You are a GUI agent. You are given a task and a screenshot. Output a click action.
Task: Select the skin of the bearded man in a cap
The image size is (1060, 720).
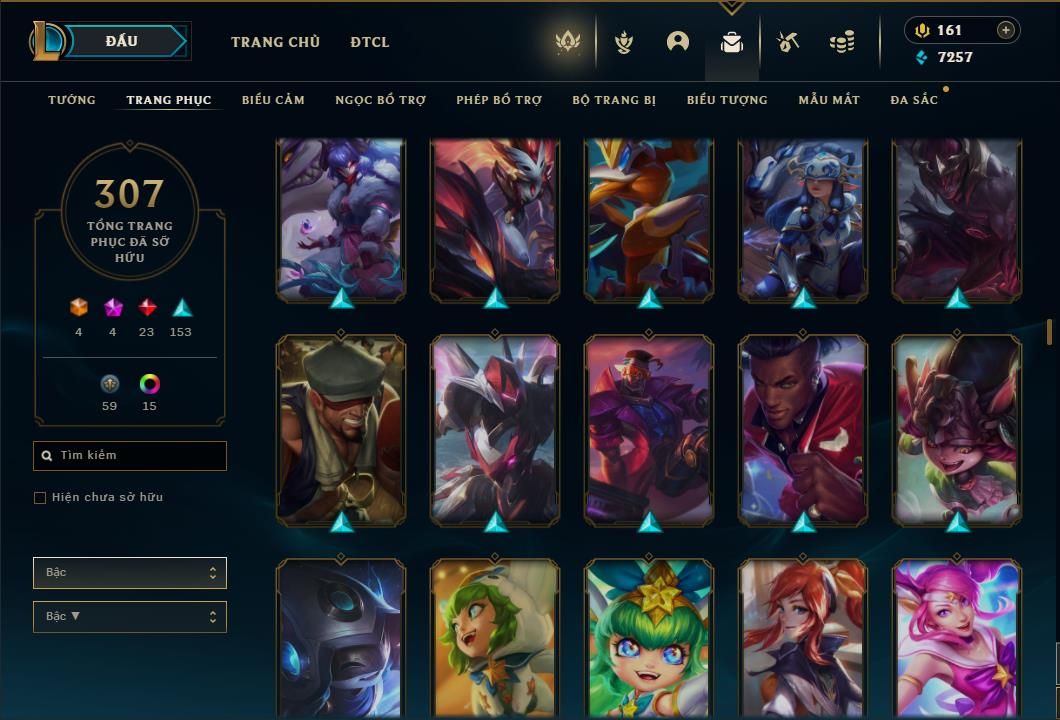coord(341,430)
